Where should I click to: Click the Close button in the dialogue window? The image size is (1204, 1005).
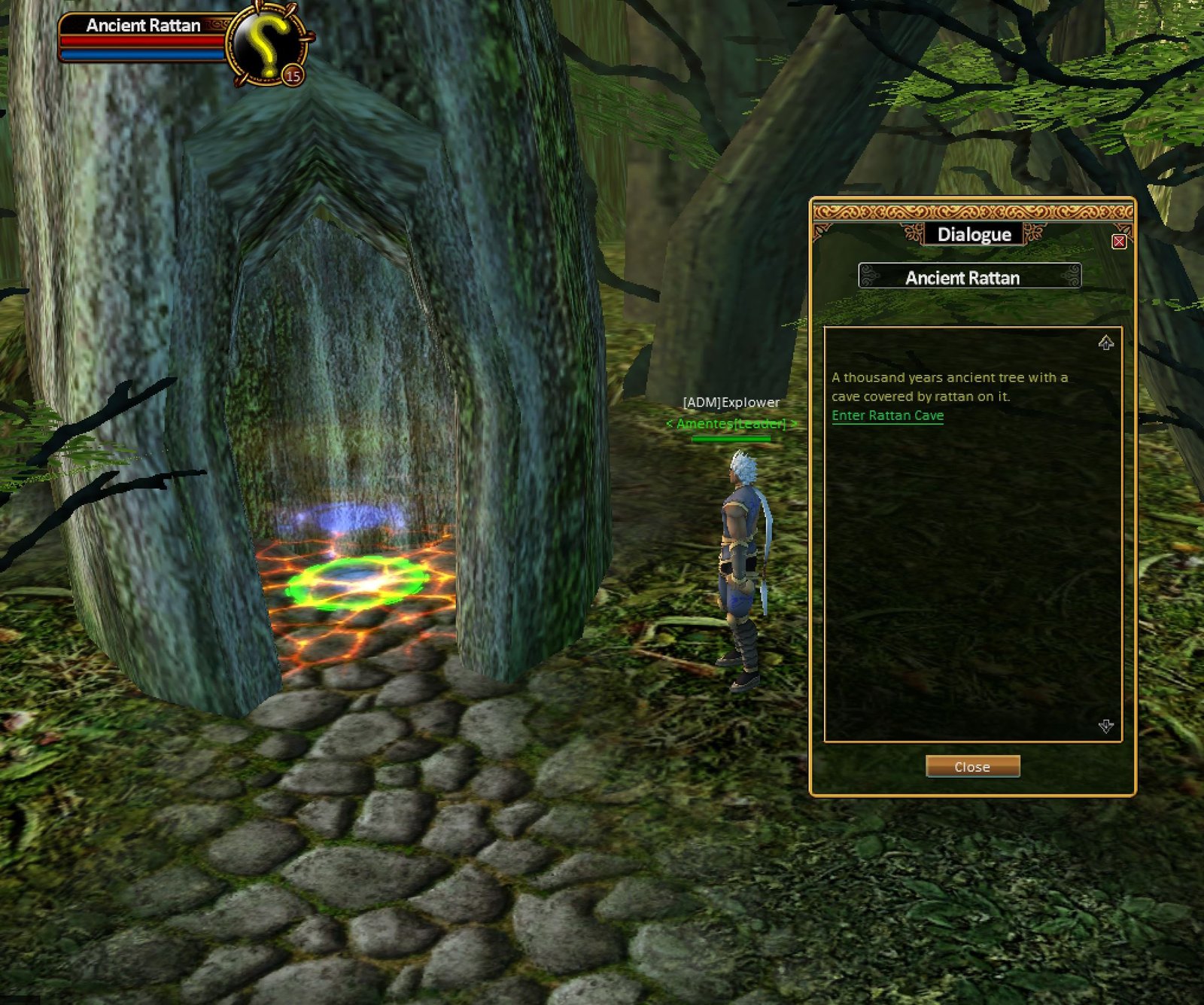972,766
